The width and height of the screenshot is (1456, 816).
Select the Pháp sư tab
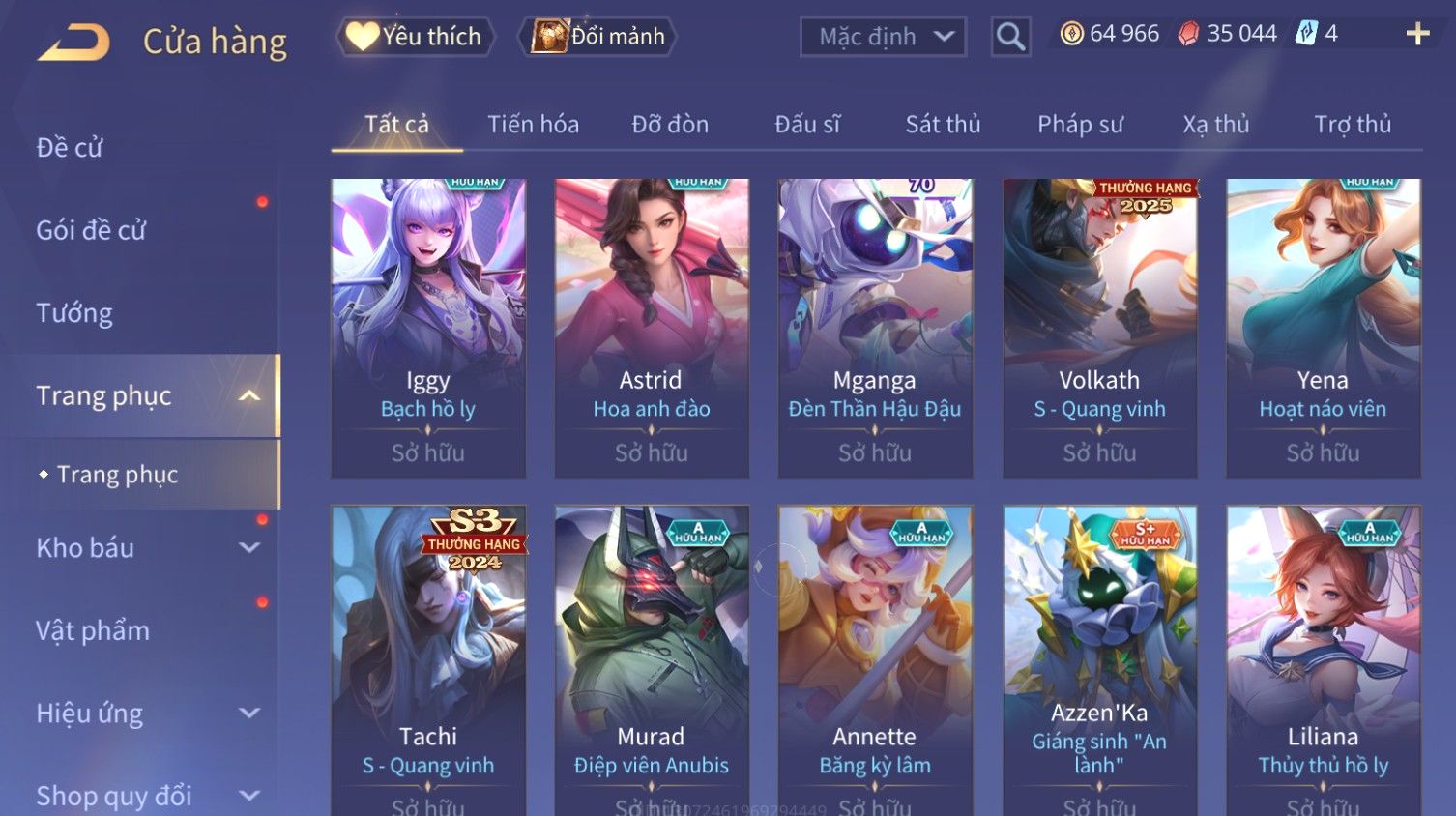[x=1080, y=124]
